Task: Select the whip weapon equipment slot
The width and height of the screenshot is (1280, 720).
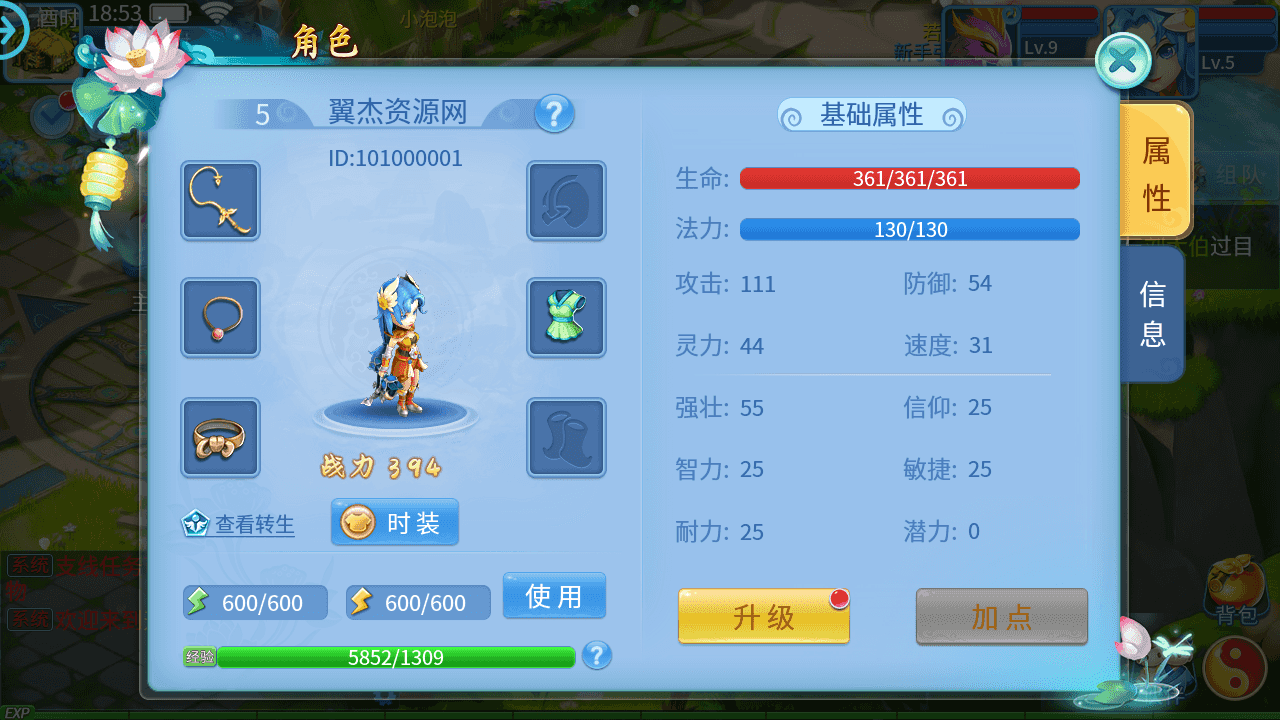Action: [219, 200]
